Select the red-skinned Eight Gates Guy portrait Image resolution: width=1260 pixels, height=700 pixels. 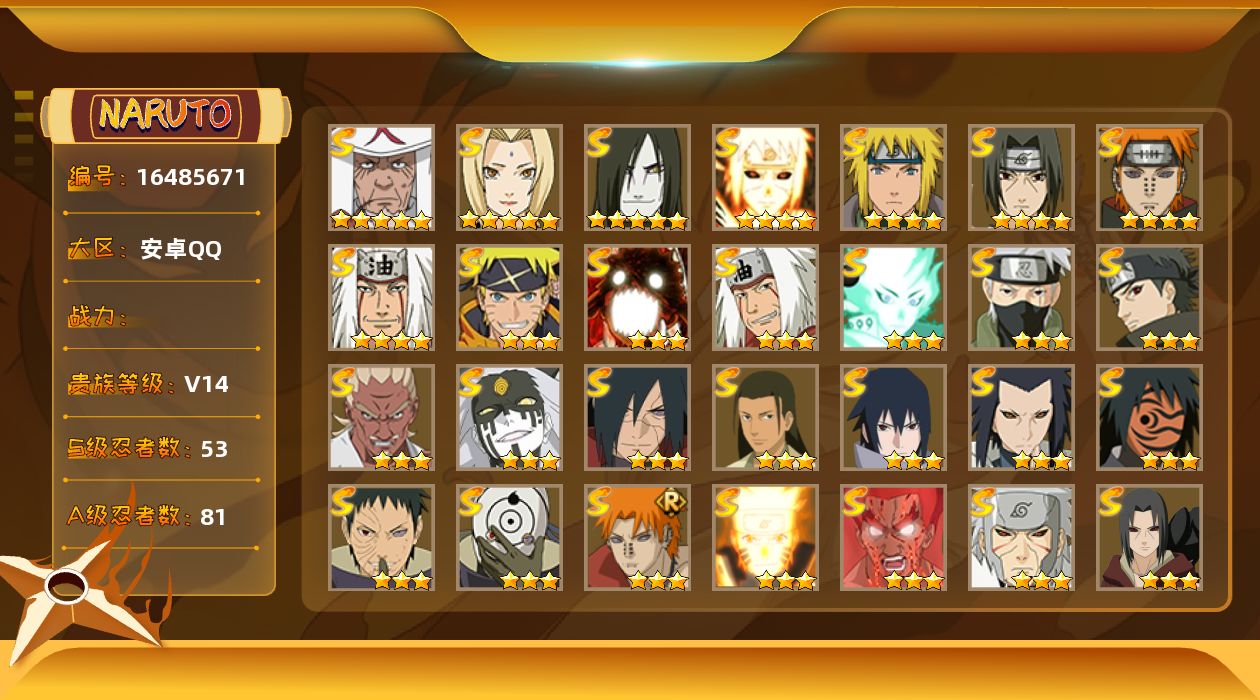(893, 538)
